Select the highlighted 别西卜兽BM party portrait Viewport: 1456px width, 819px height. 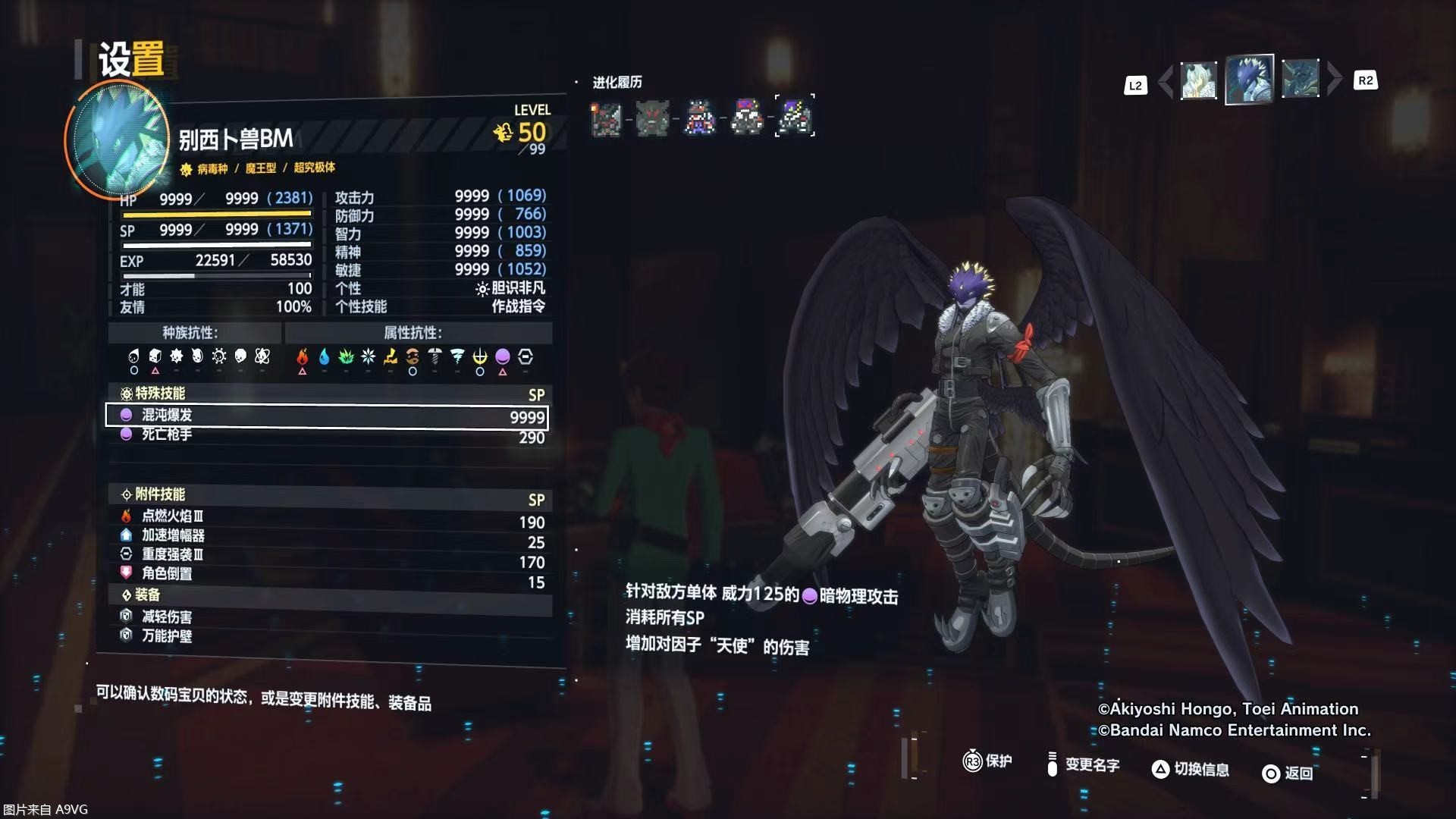1249,79
